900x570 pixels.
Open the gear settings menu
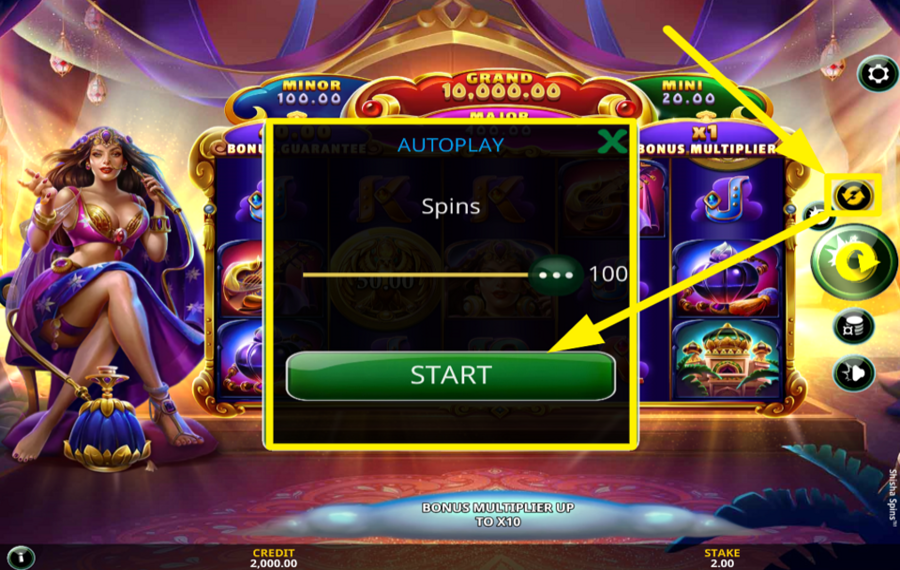(878, 74)
